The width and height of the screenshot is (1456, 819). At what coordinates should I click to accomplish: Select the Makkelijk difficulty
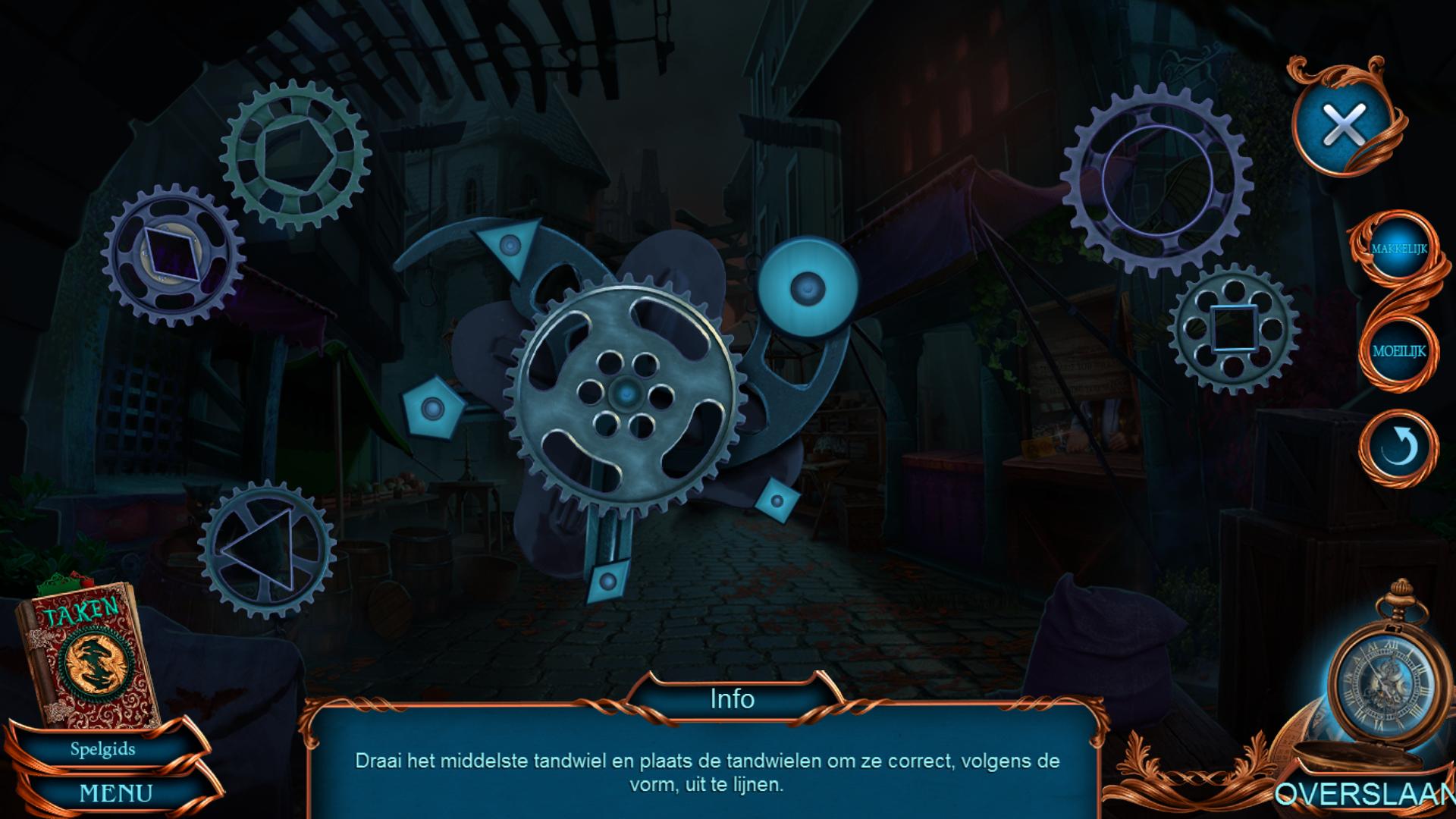[1398, 248]
